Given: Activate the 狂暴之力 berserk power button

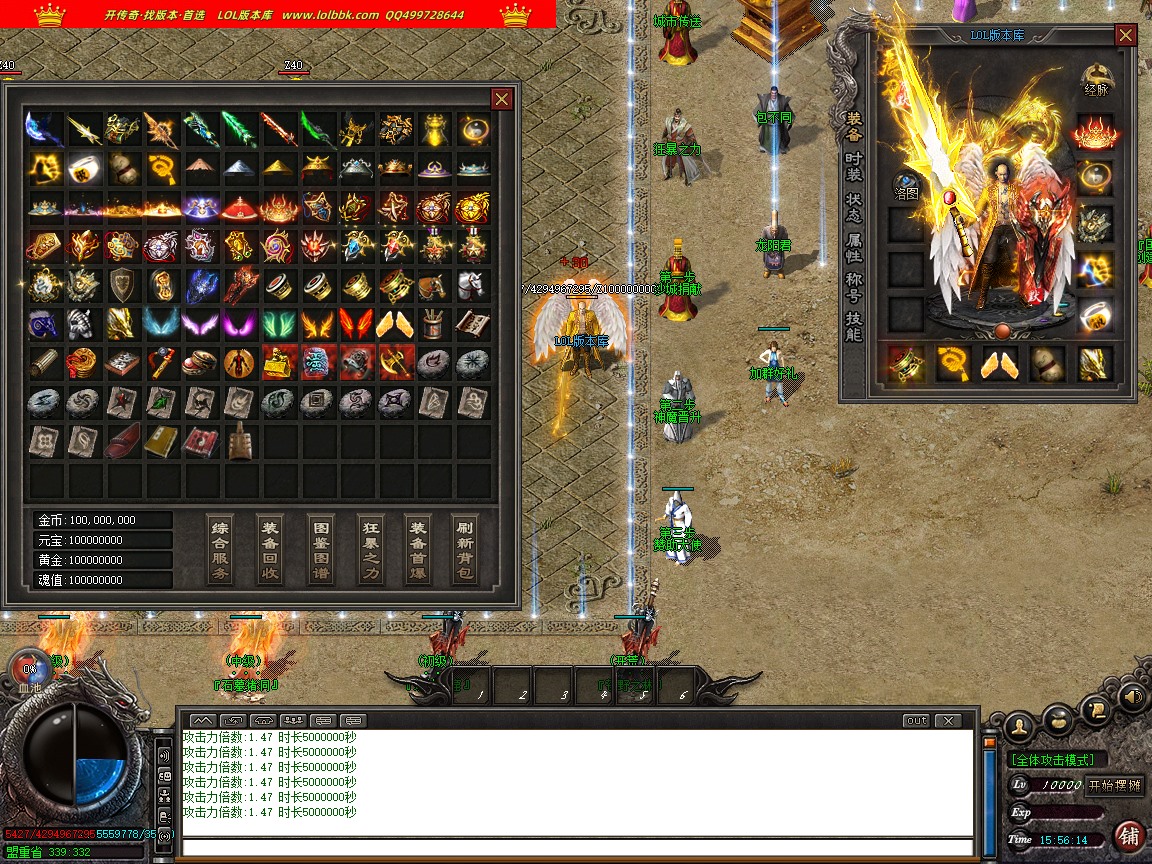Looking at the screenshot, I should [370, 549].
